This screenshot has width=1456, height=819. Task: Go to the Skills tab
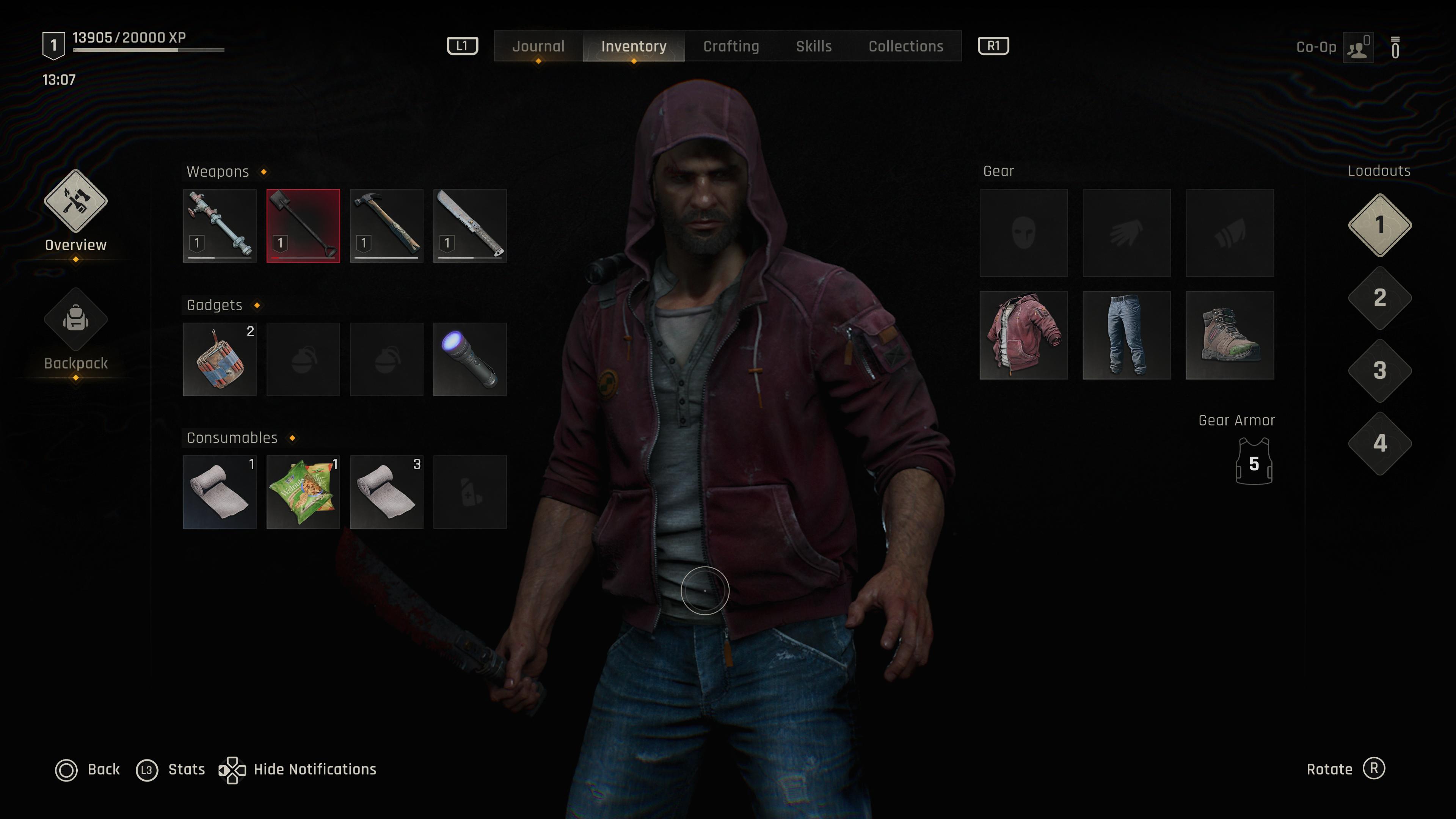coord(813,46)
